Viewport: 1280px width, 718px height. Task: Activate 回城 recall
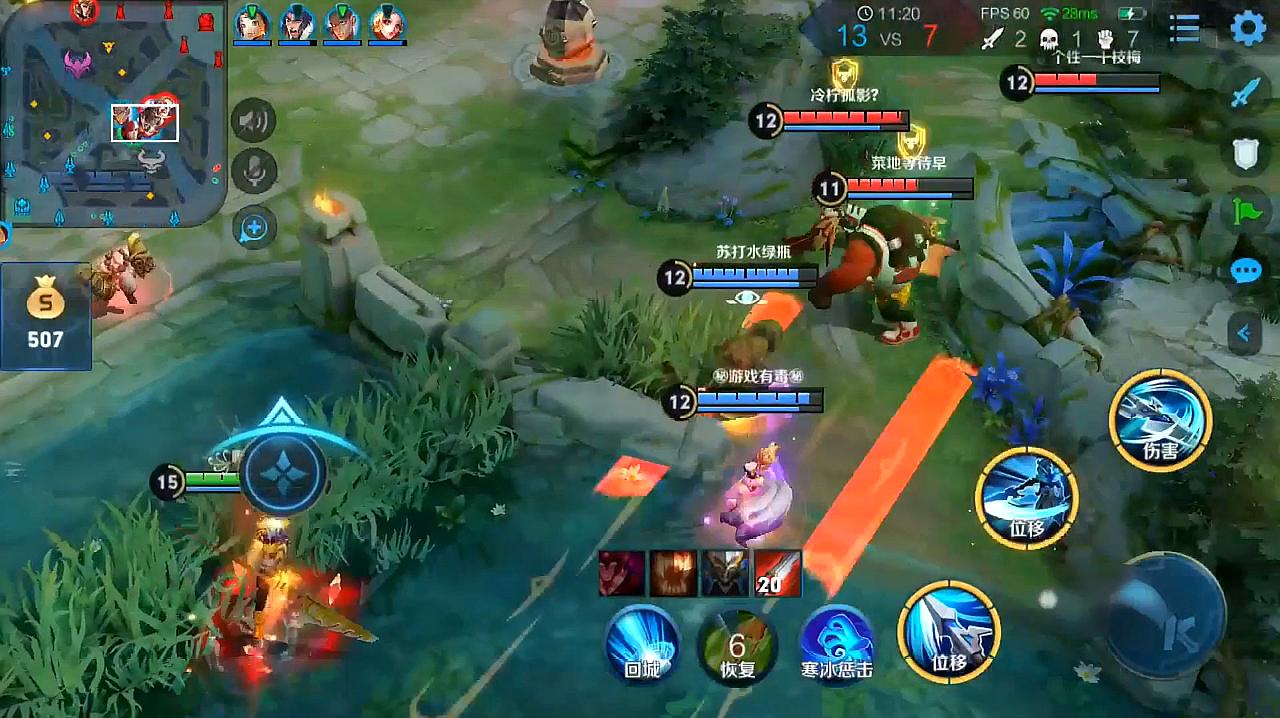[642, 643]
